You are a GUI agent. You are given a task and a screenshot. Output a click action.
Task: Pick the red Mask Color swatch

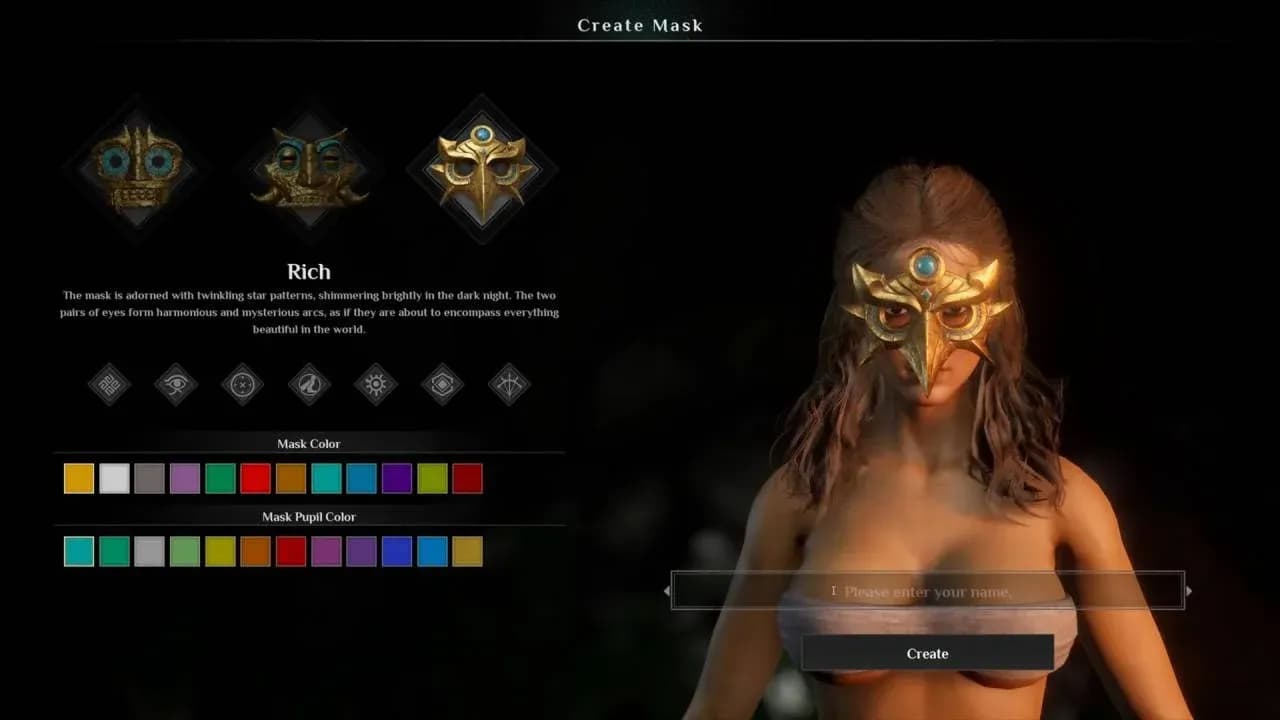pos(253,478)
